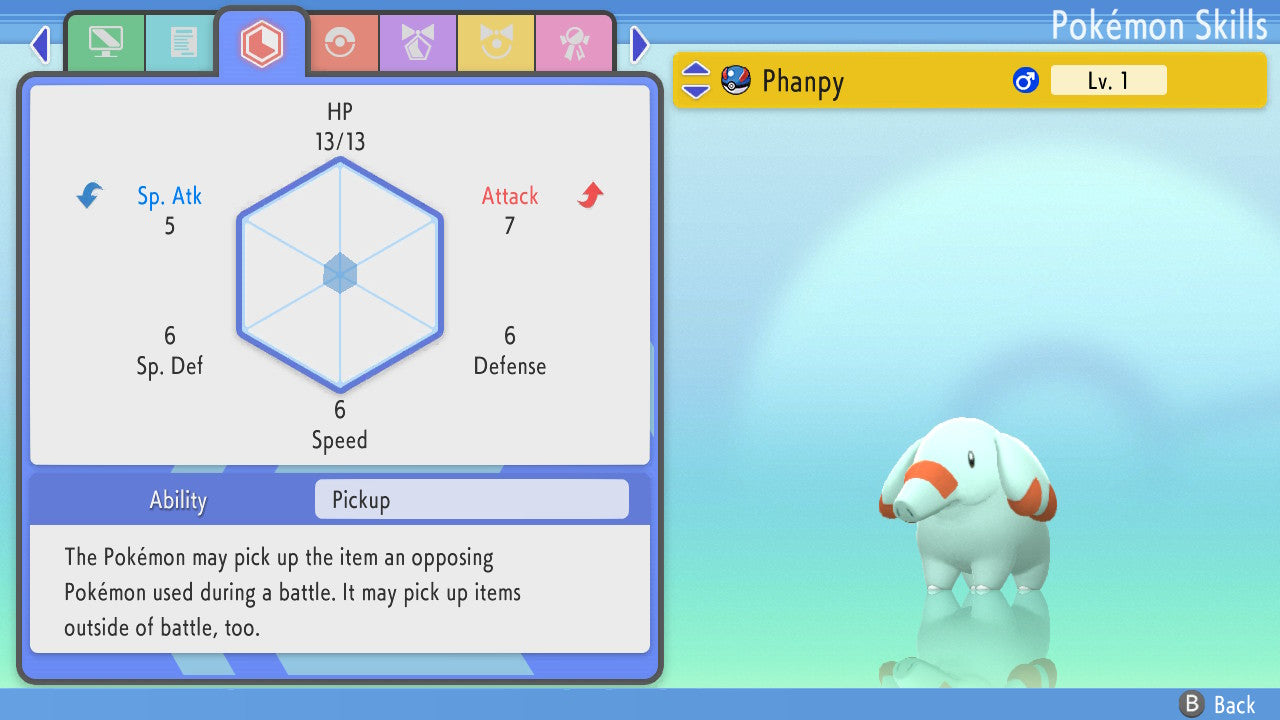Click the right arrow beside the tabs
Image resolution: width=1280 pixels, height=720 pixels.
click(x=640, y=44)
